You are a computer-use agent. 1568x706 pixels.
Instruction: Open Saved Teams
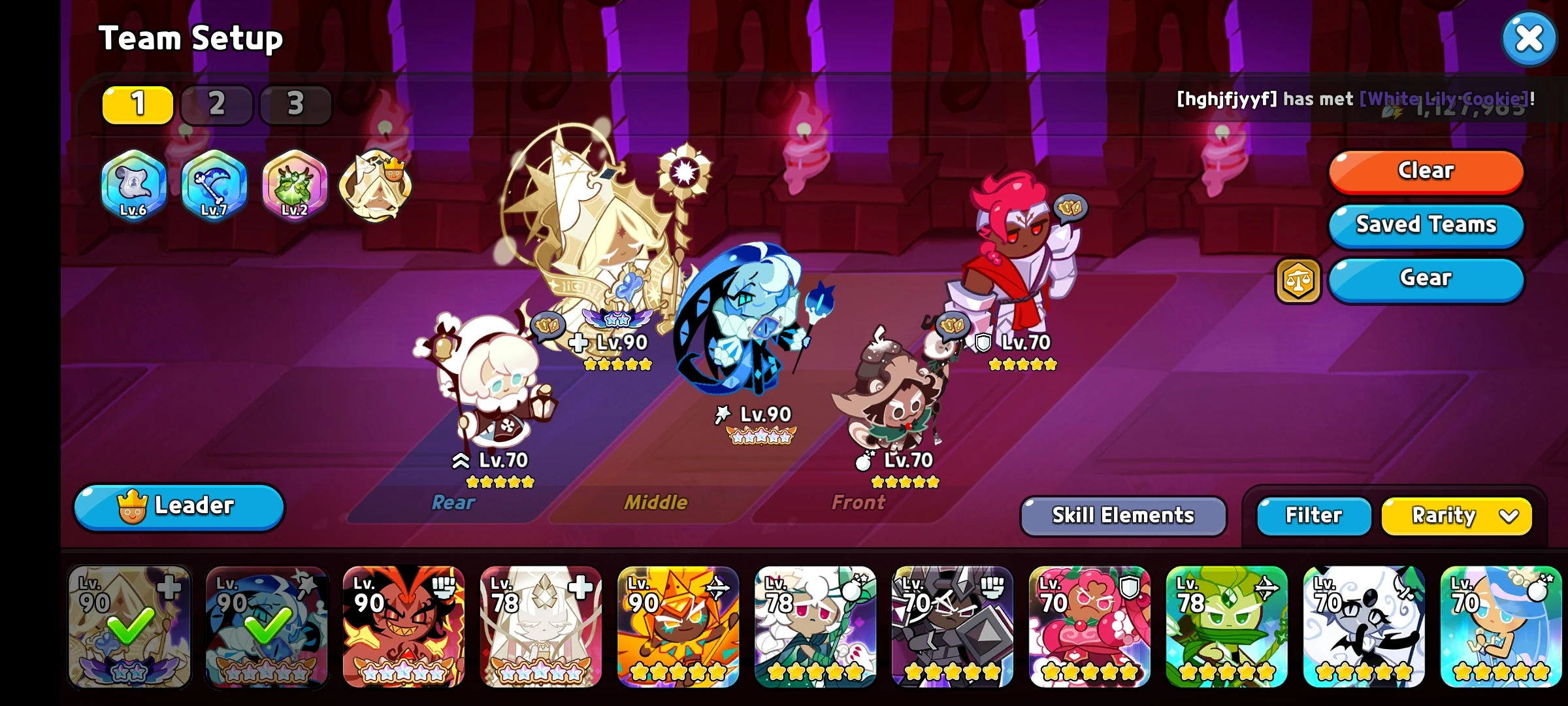click(1426, 225)
